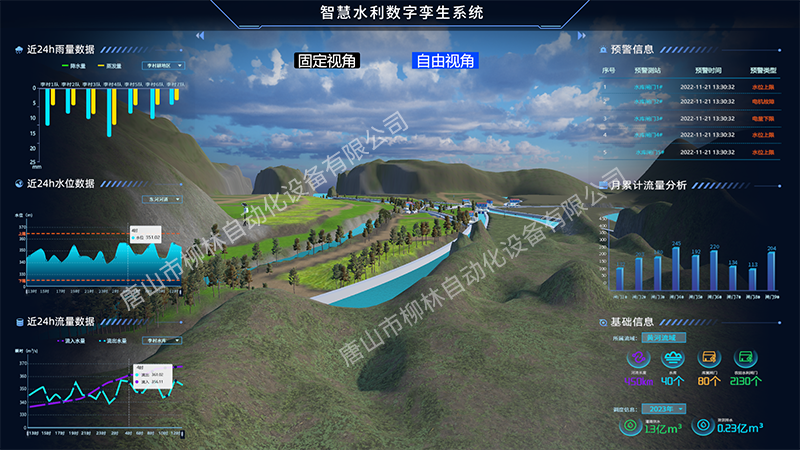Image resolution: width=800 pixels, height=450 pixels.
Task: Select the 黄河流域 basin field
Action: pos(664,338)
